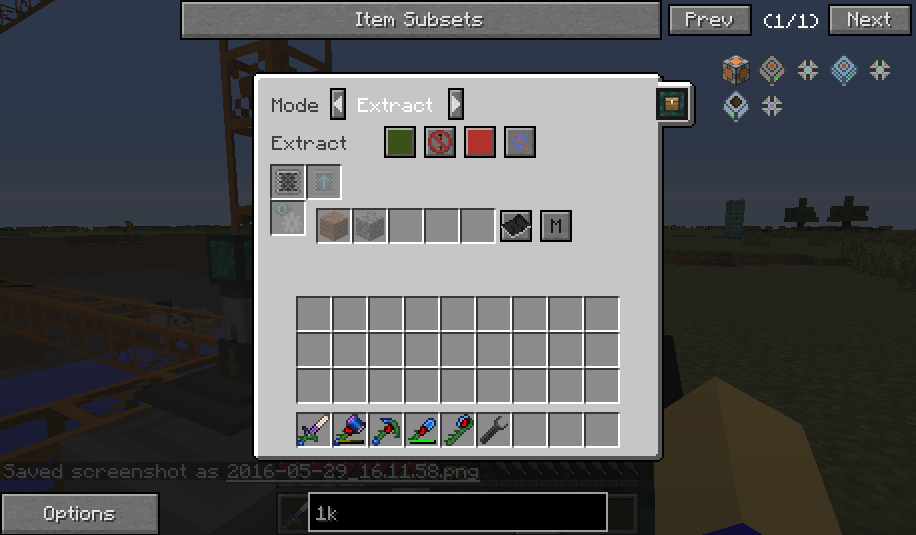The image size is (916, 535).
Task: Select the cobblestone filter slot
Action: [370, 226]
